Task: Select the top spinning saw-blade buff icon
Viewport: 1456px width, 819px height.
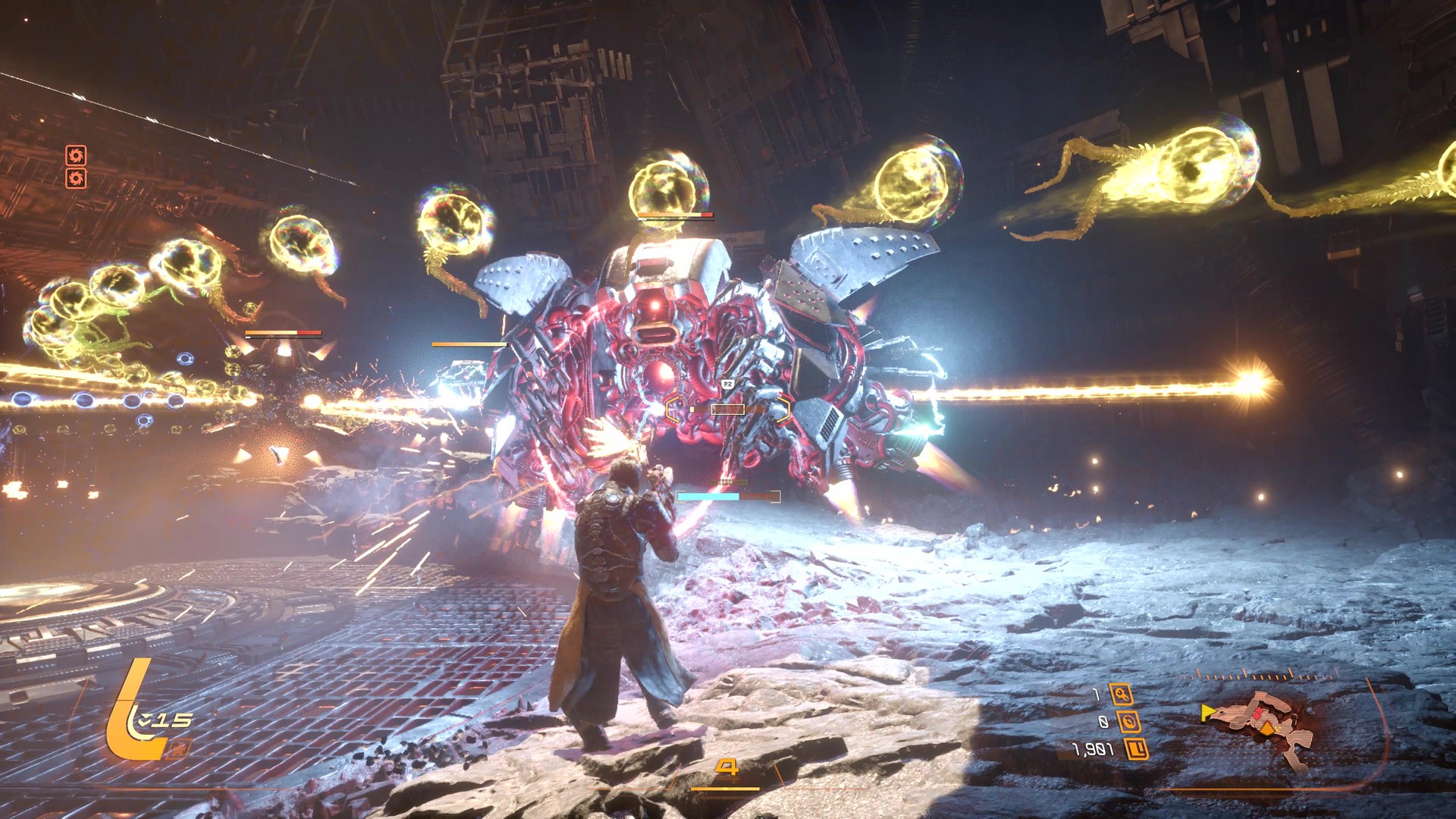Action: tap(76, 155)
